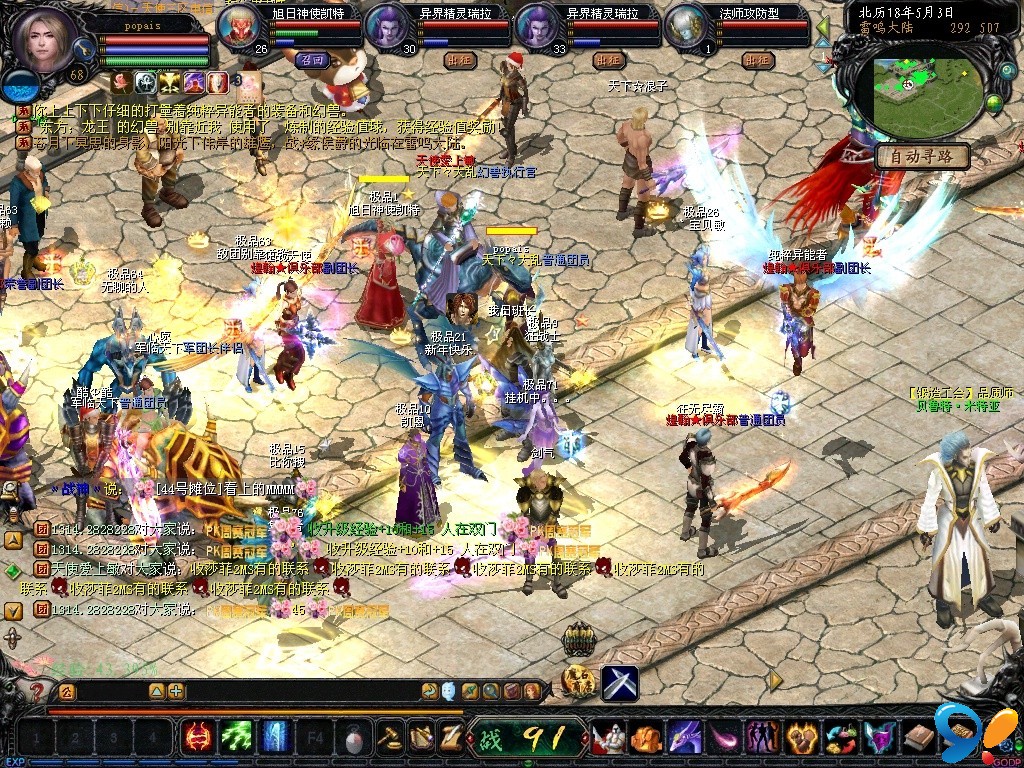Image resolution: width=1024 pixels, height=768 pixels.
Task: Activate the red demon face skill
Action: (x=197, y=738)
